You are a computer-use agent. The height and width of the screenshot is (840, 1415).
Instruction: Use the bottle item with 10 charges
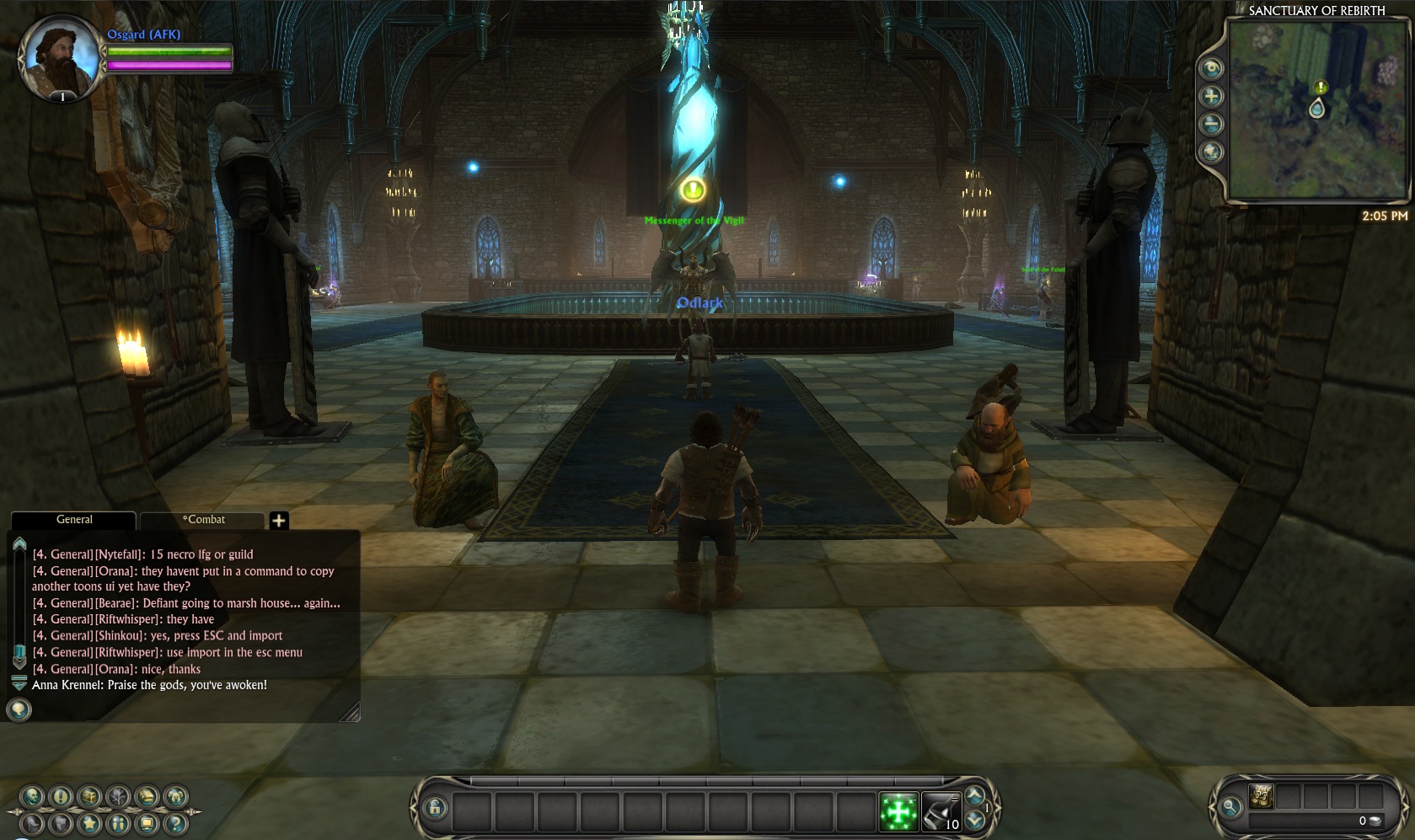point(941,812)
